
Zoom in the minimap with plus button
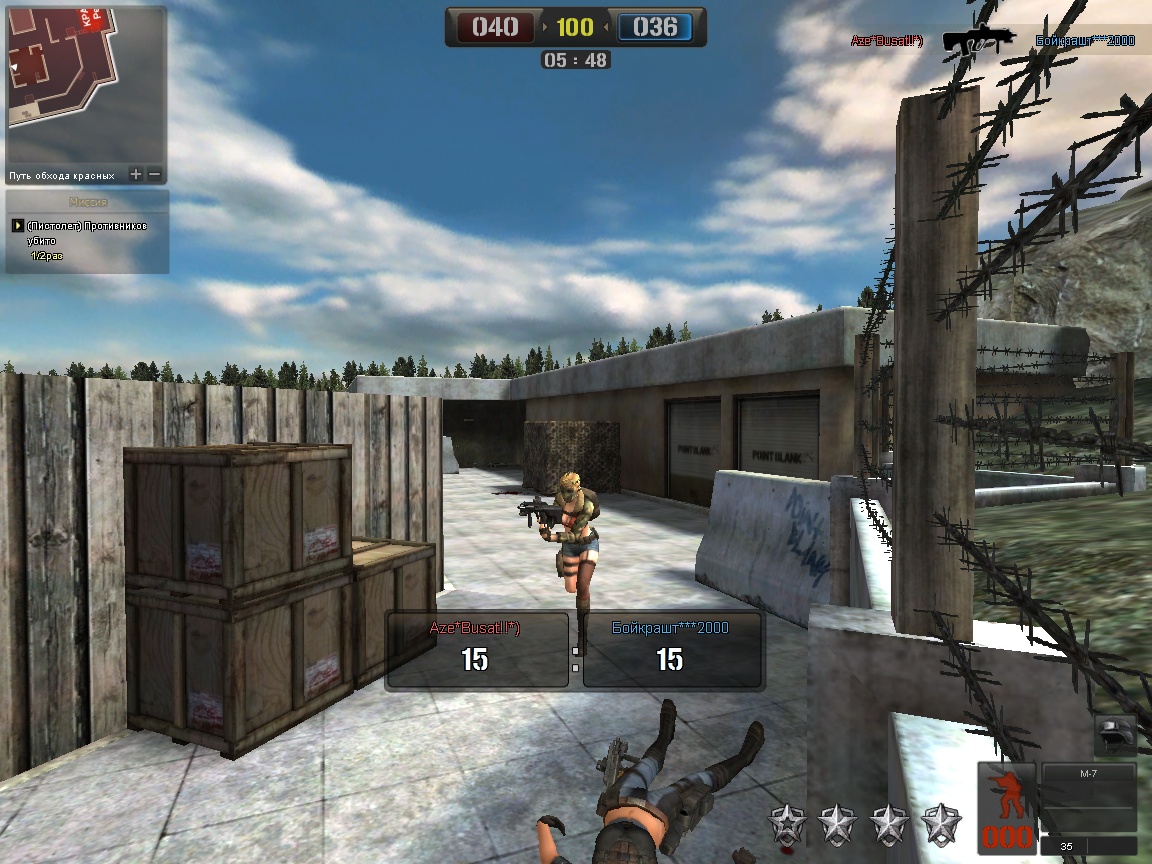tap(136, 175)
